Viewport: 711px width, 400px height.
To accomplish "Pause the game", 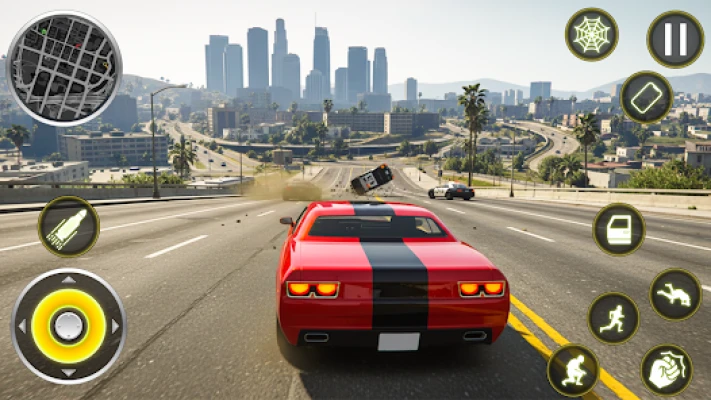I will 675,38.
